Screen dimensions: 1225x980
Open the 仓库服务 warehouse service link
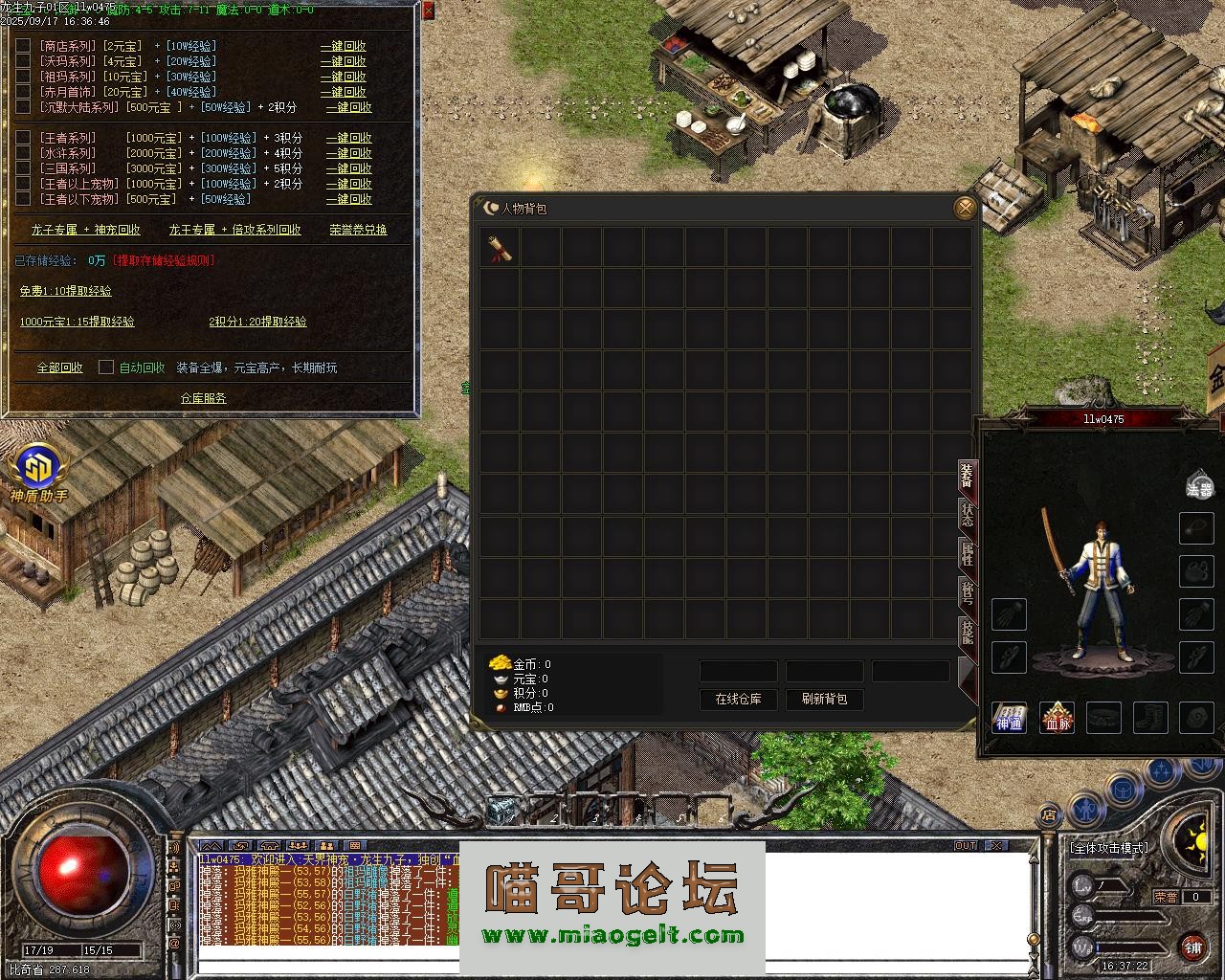204,398
